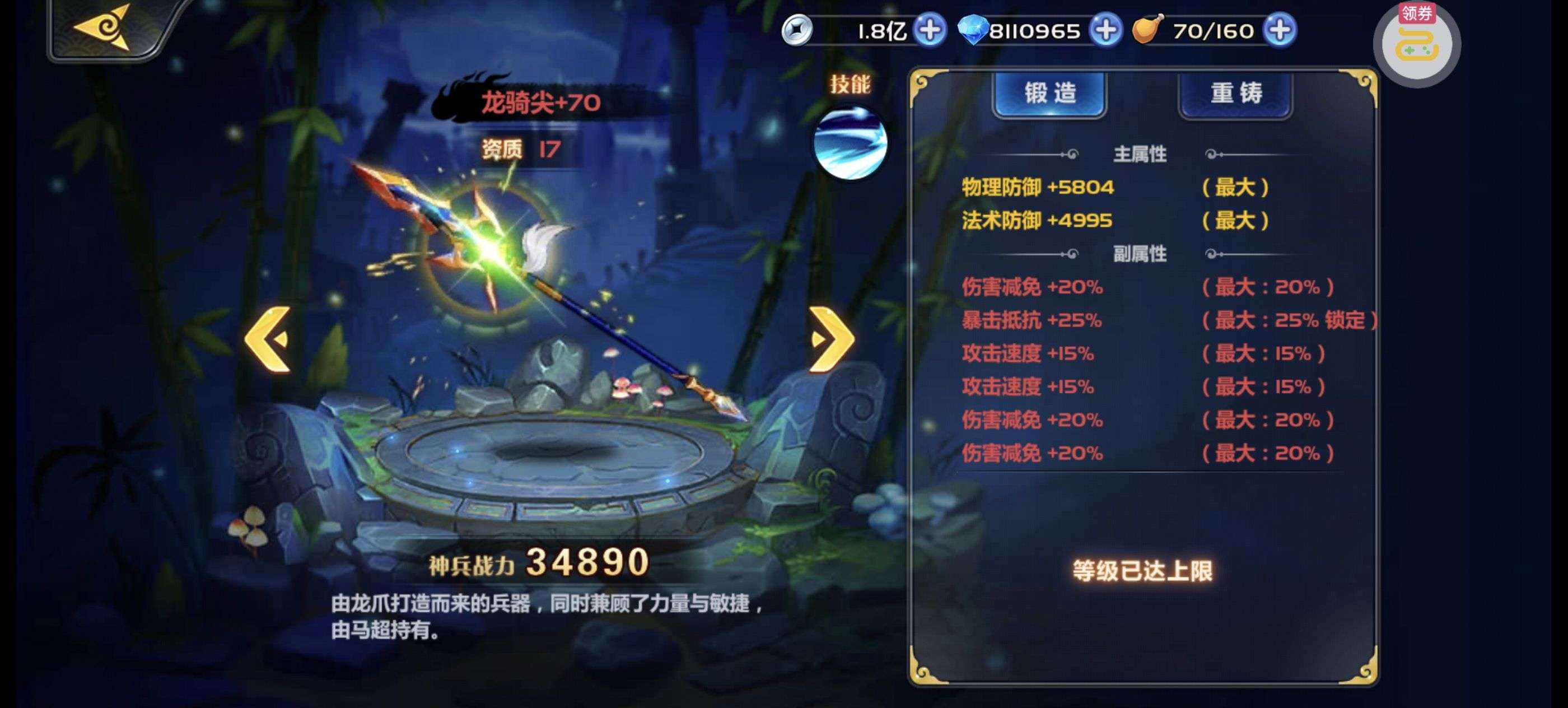Refill drumstick stamina with plus button
1568x708 pixels.
coord(1280,30)
